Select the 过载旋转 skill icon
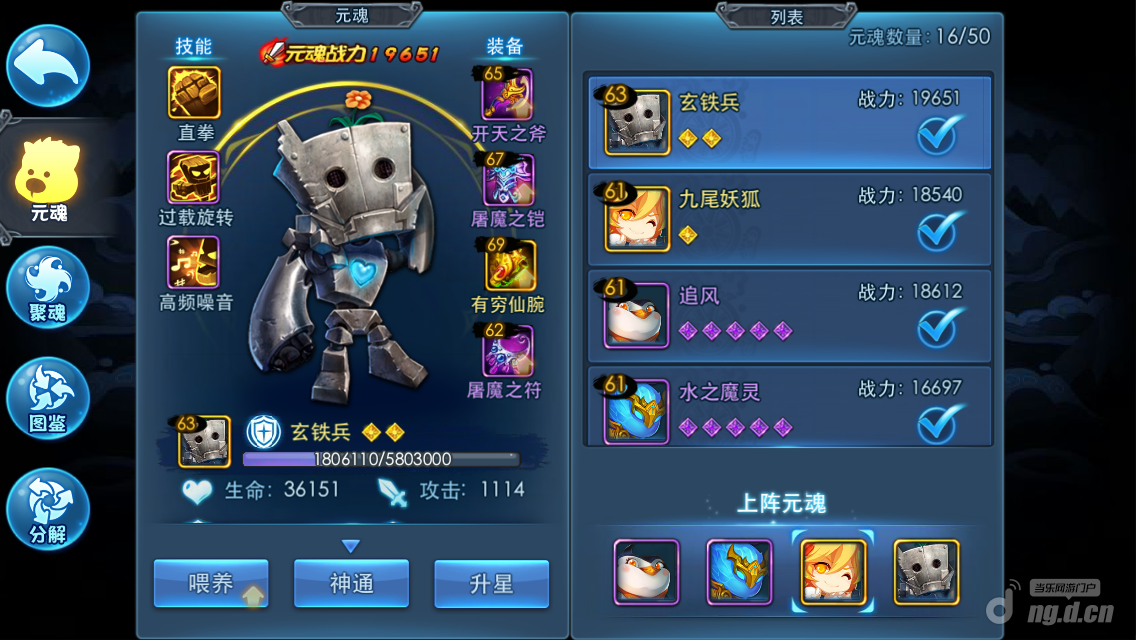The image size is (1136, 640). (x=194, y=178)
